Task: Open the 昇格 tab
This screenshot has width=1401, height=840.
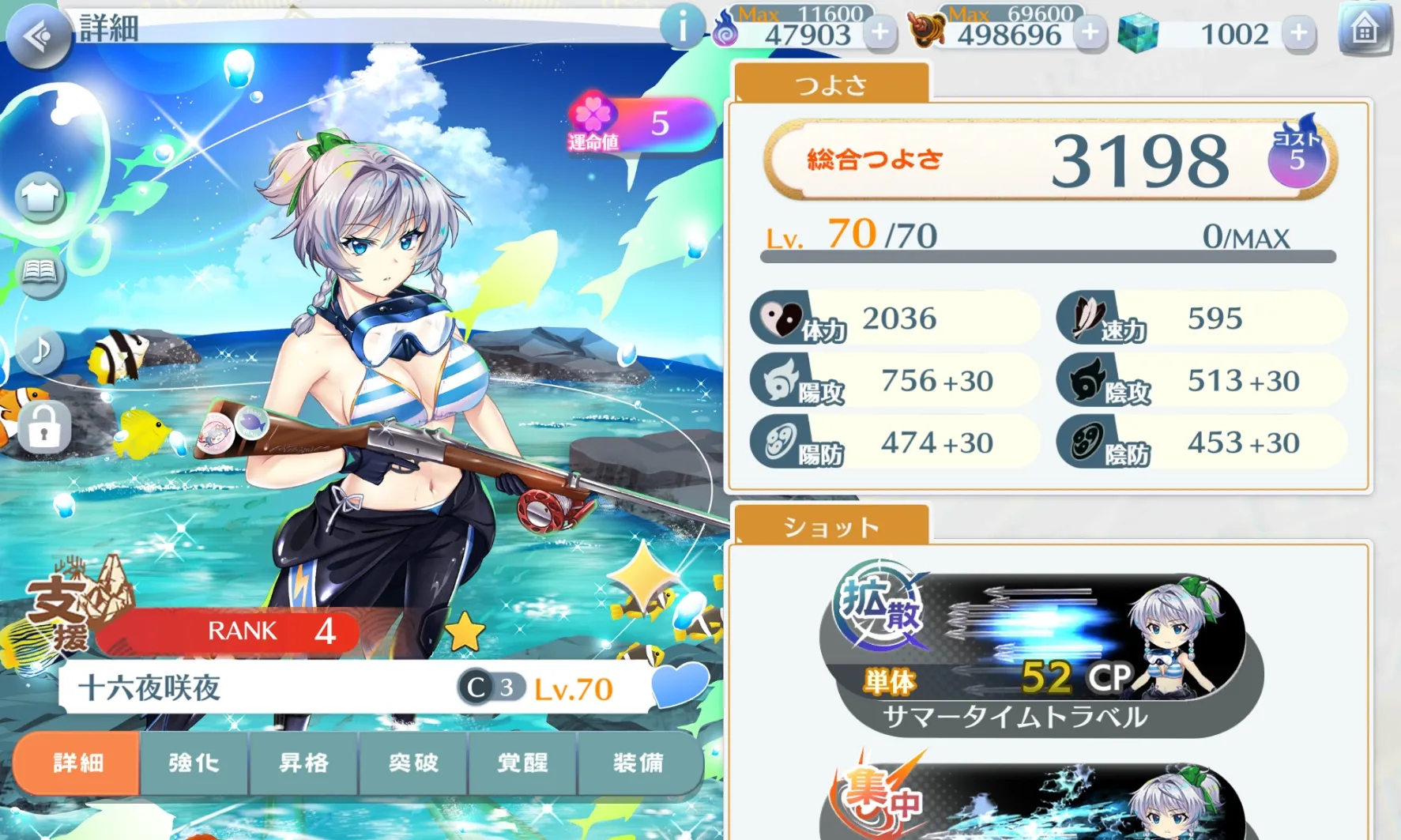Action: (x=303, y=763)
